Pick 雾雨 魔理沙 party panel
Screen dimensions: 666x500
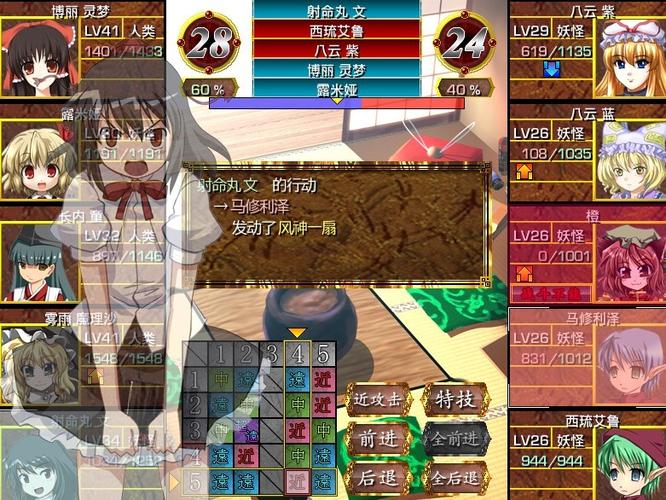point(80,357)
